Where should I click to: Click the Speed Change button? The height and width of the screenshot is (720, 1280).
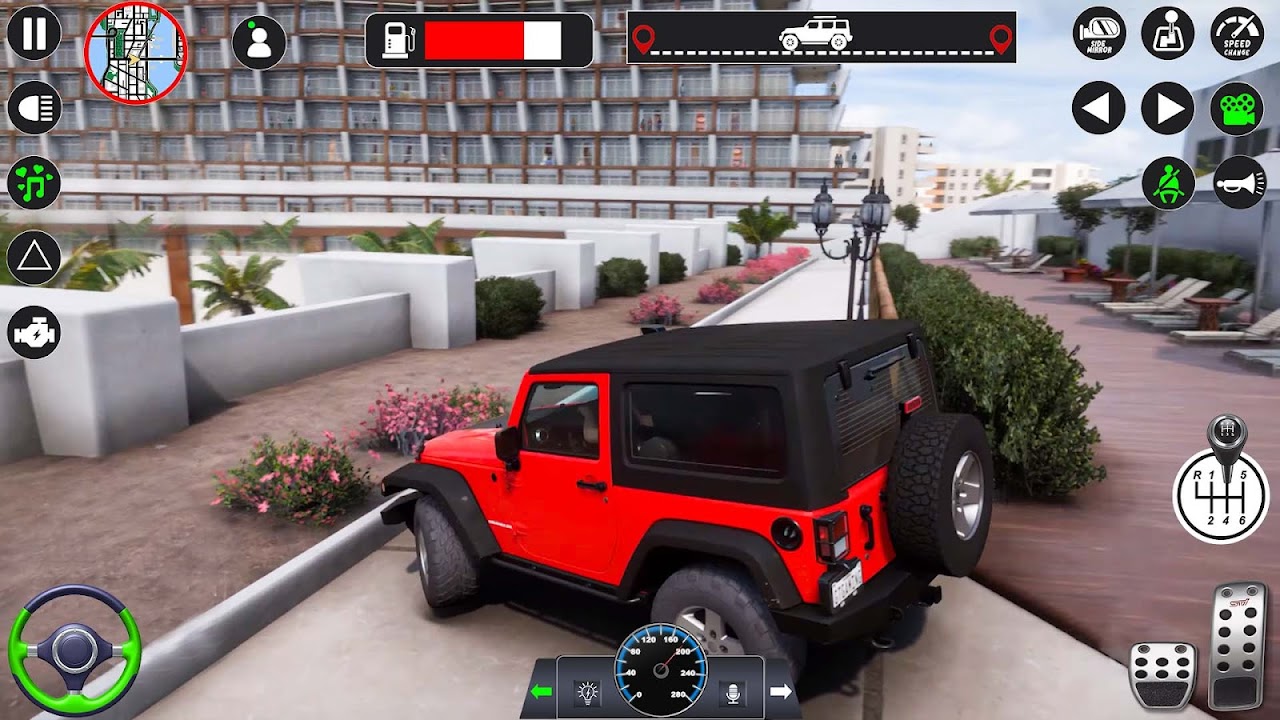[x=1237, y=33]
